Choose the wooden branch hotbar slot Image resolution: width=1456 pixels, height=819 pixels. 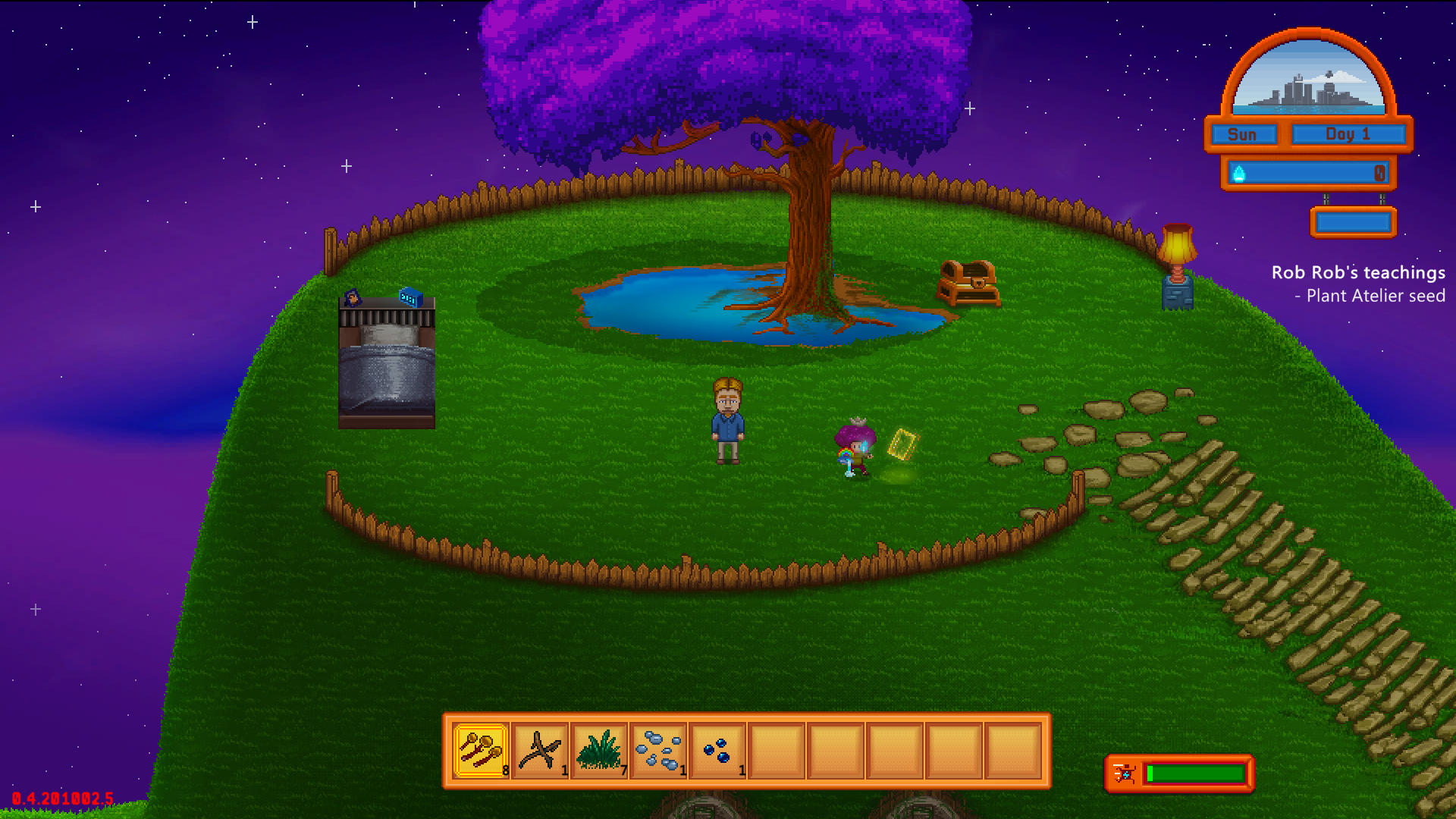[540, 751]
